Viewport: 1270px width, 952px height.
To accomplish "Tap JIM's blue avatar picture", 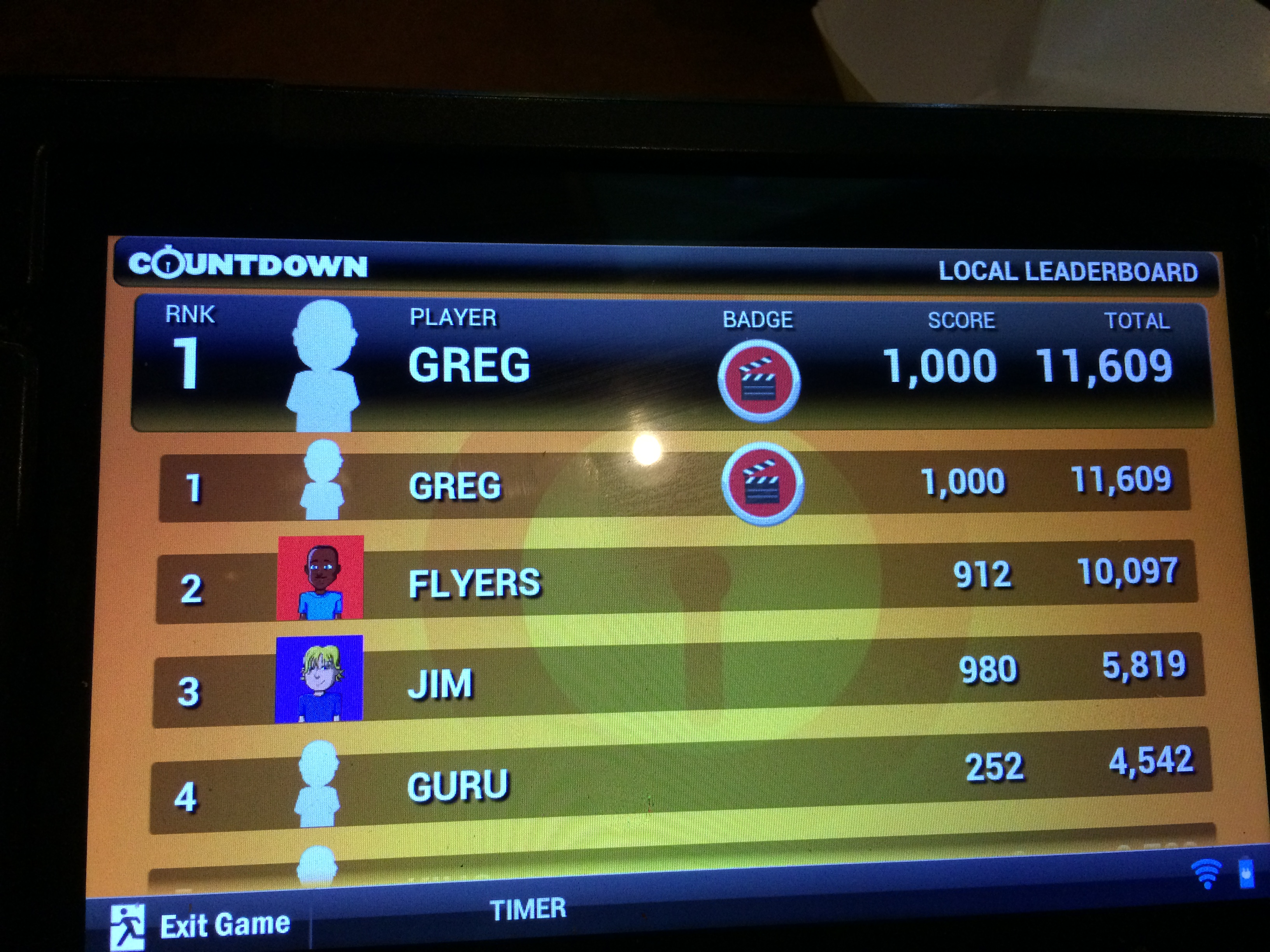I will tap(319, 678).
